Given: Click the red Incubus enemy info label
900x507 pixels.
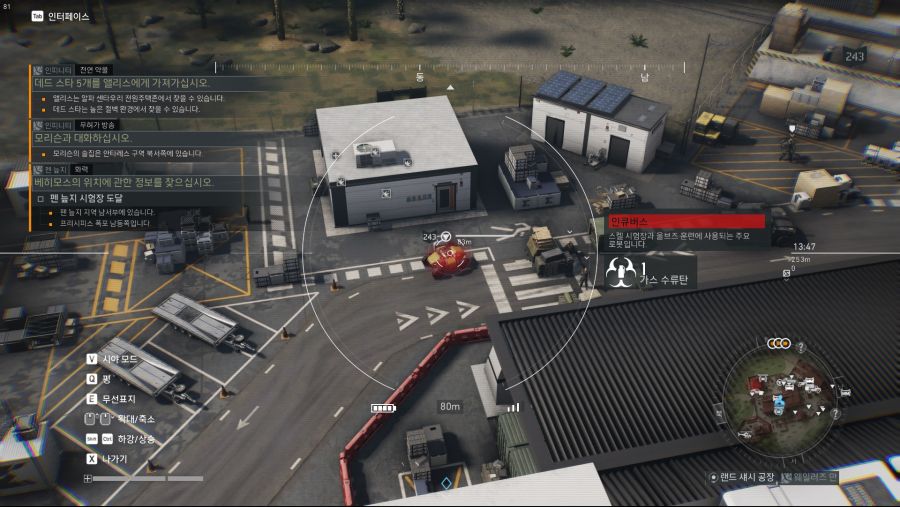Looking at the screenshot, I should [x=686, y=221].
